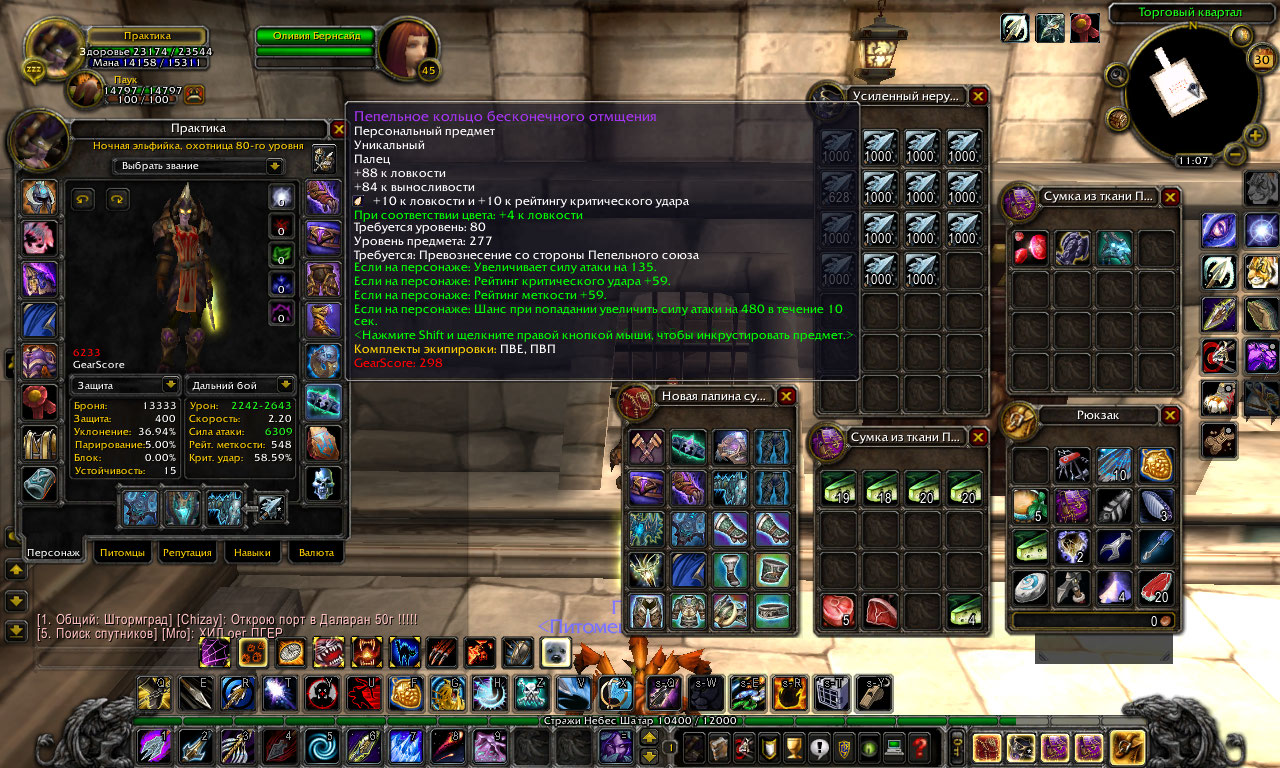The width and height of the screenshot is (1280, 768).
Task: Show the Навыки tab
Action: 252,552
